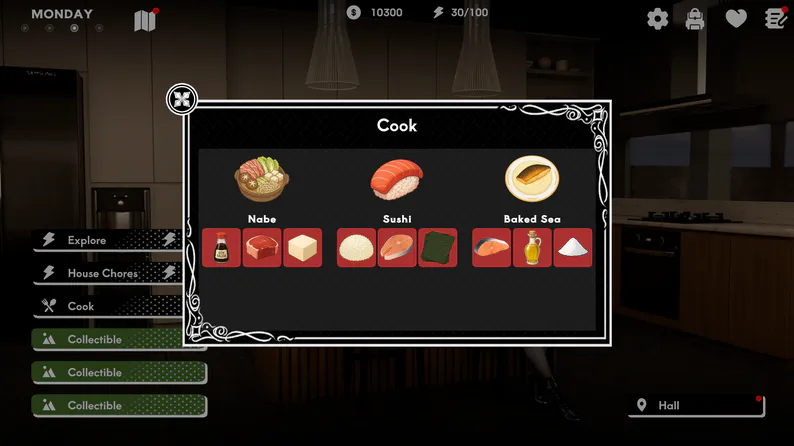Image resolution: width=794 pixels, height=446 pixels.
Task: Choose the Sushi recipe
Action: click(x=396, y=179)
